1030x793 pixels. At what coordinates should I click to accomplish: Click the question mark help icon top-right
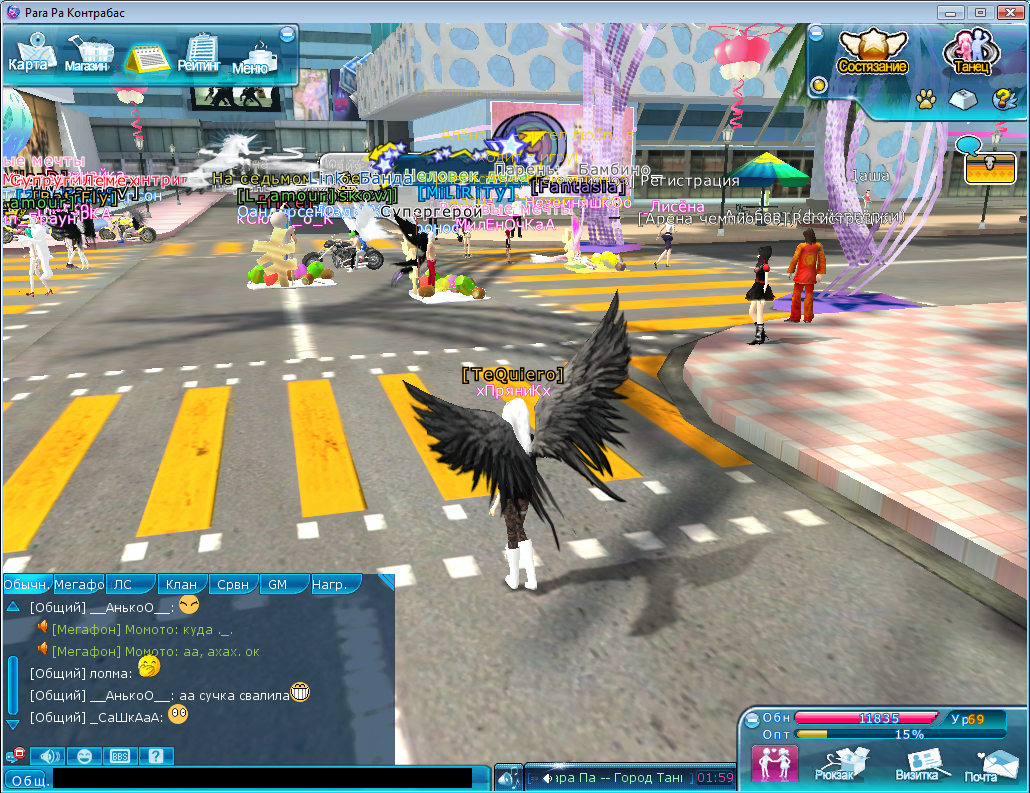click(x=1001, y=99)
